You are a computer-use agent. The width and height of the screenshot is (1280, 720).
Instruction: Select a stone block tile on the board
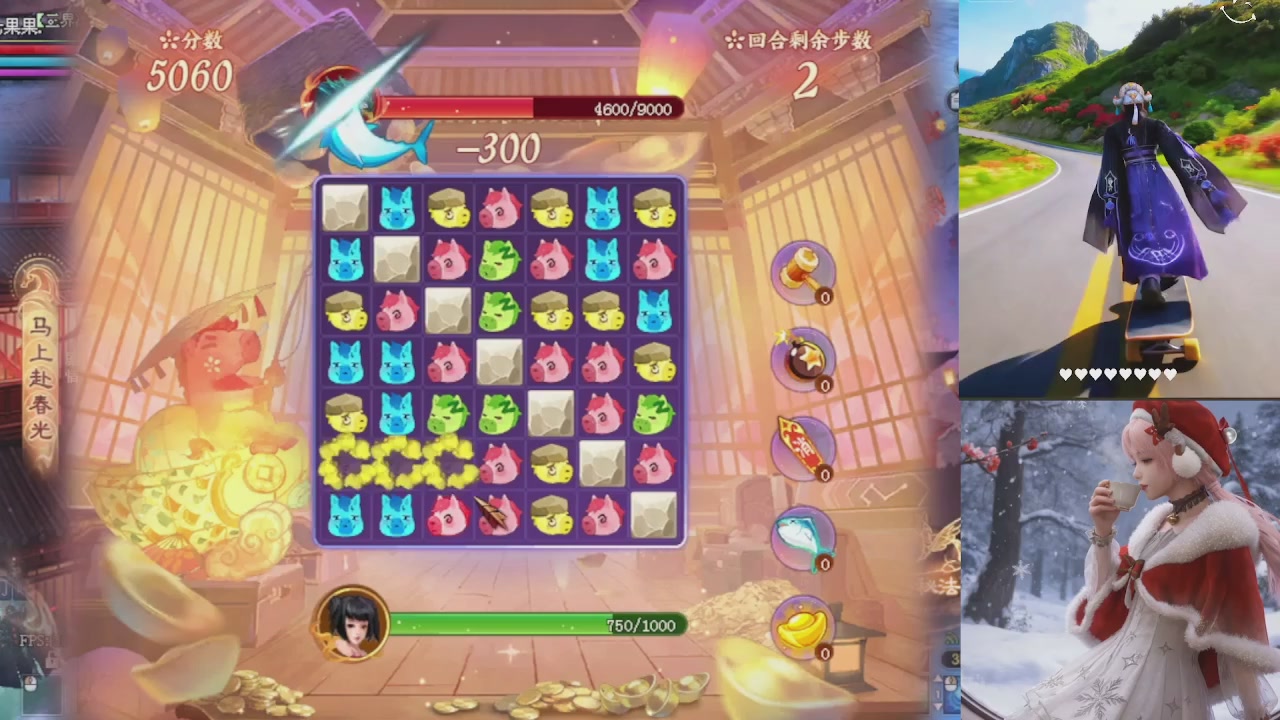click(344, 207)
